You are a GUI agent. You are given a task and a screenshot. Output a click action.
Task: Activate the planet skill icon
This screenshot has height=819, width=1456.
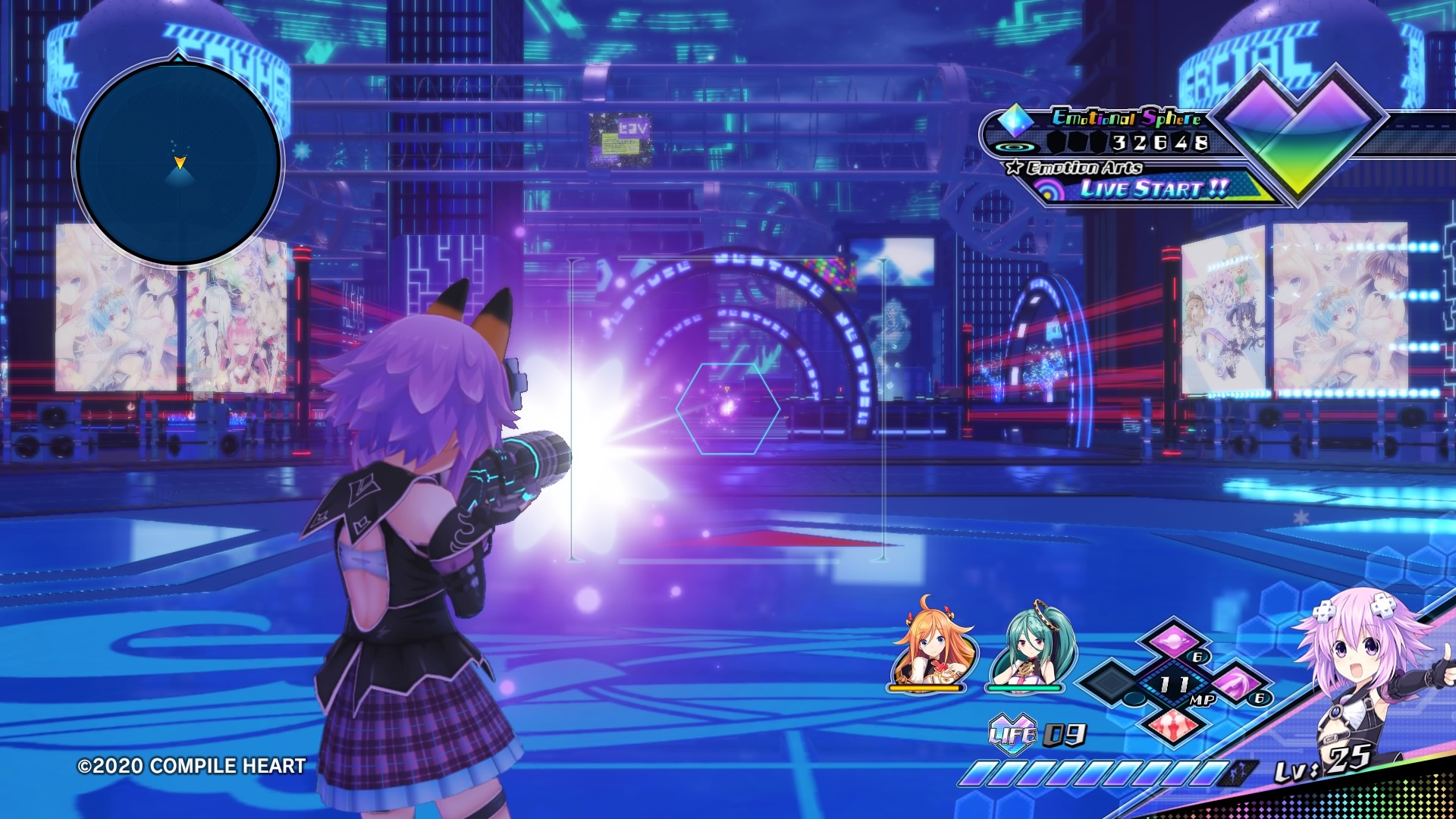pyautogui.click(x=1173, y=639)
